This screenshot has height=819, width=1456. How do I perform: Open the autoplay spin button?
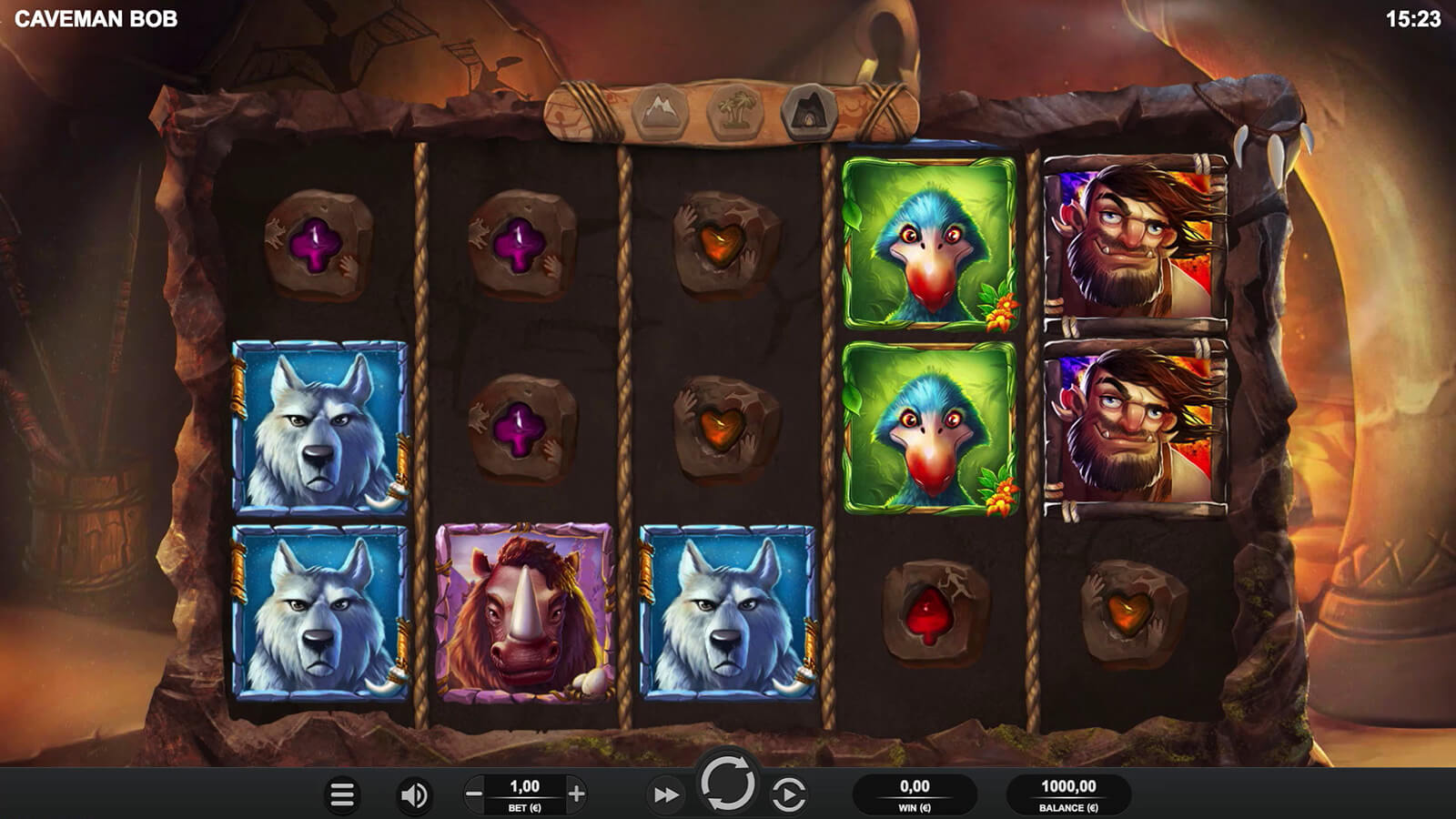788,795
